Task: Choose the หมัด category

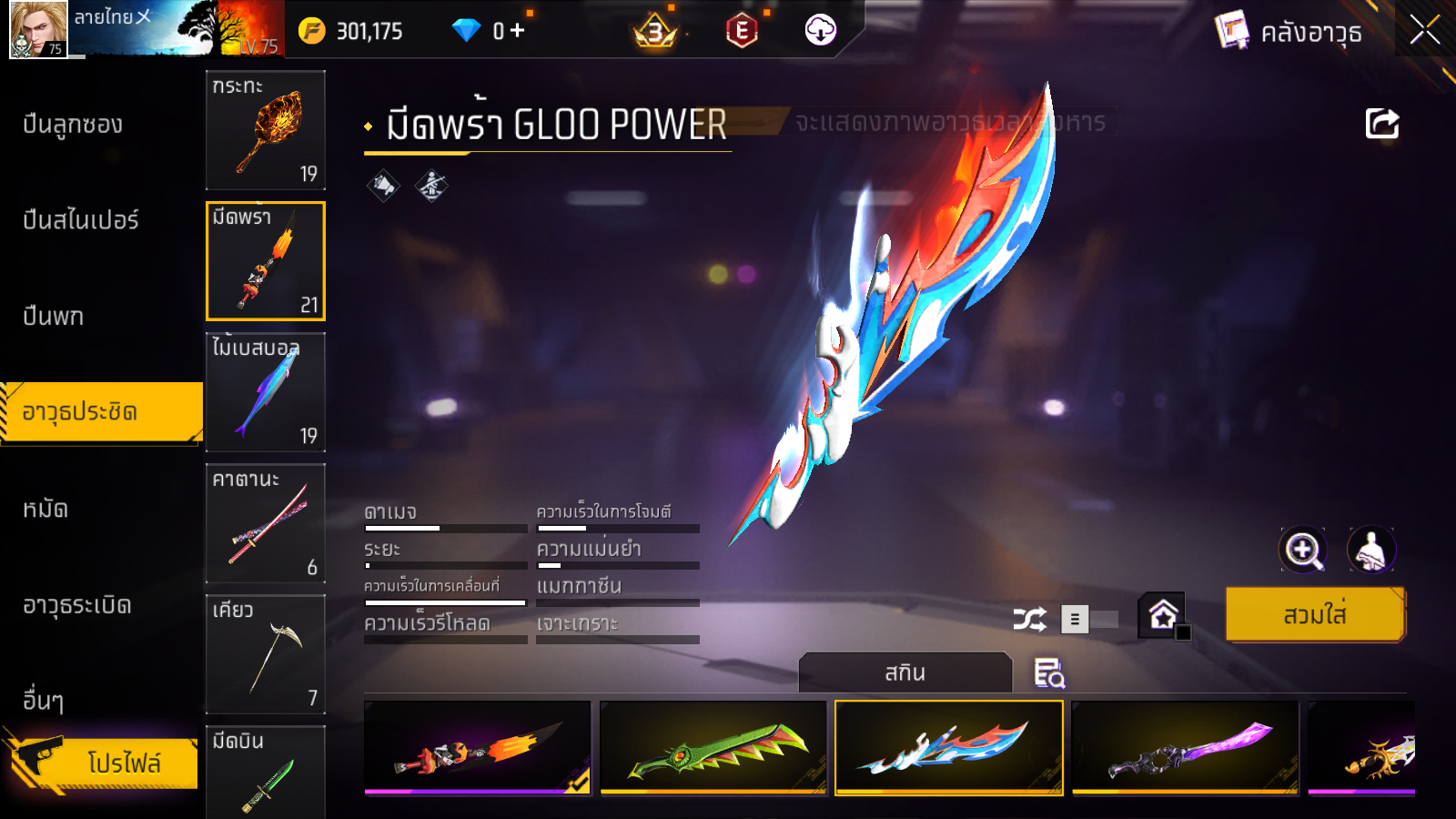Action: (45, 509)
